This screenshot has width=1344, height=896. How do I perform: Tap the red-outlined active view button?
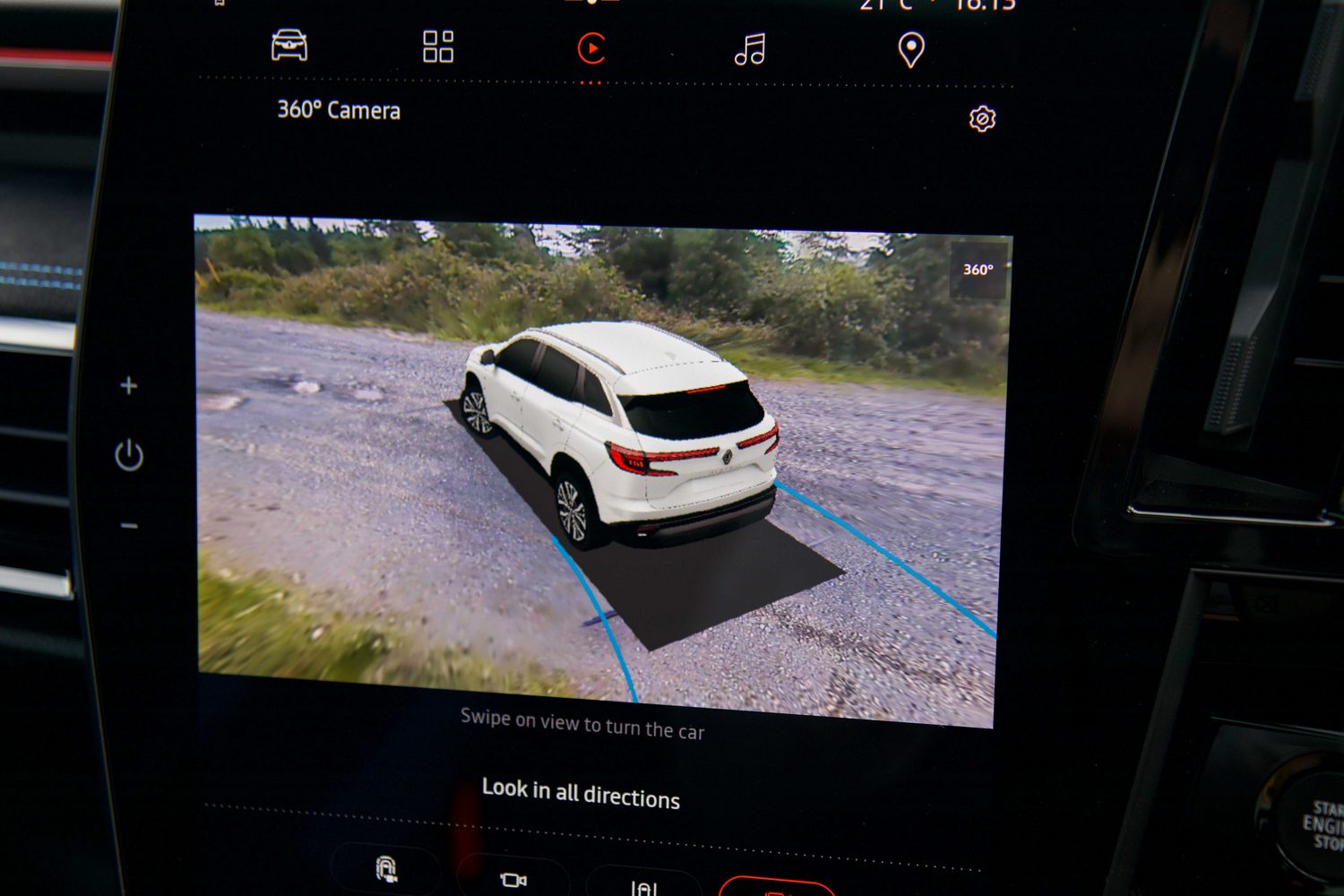click(x=776, y=887)
